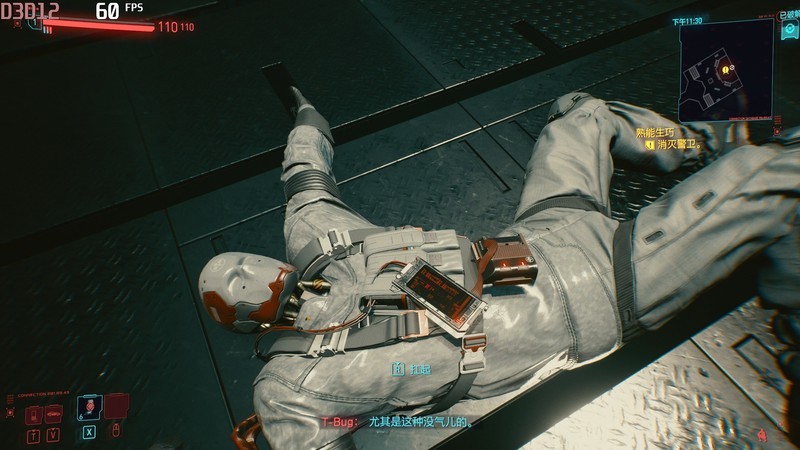Click the breach status icon beside the minimap
Screen dimensions: 800x450
point(787,35)
